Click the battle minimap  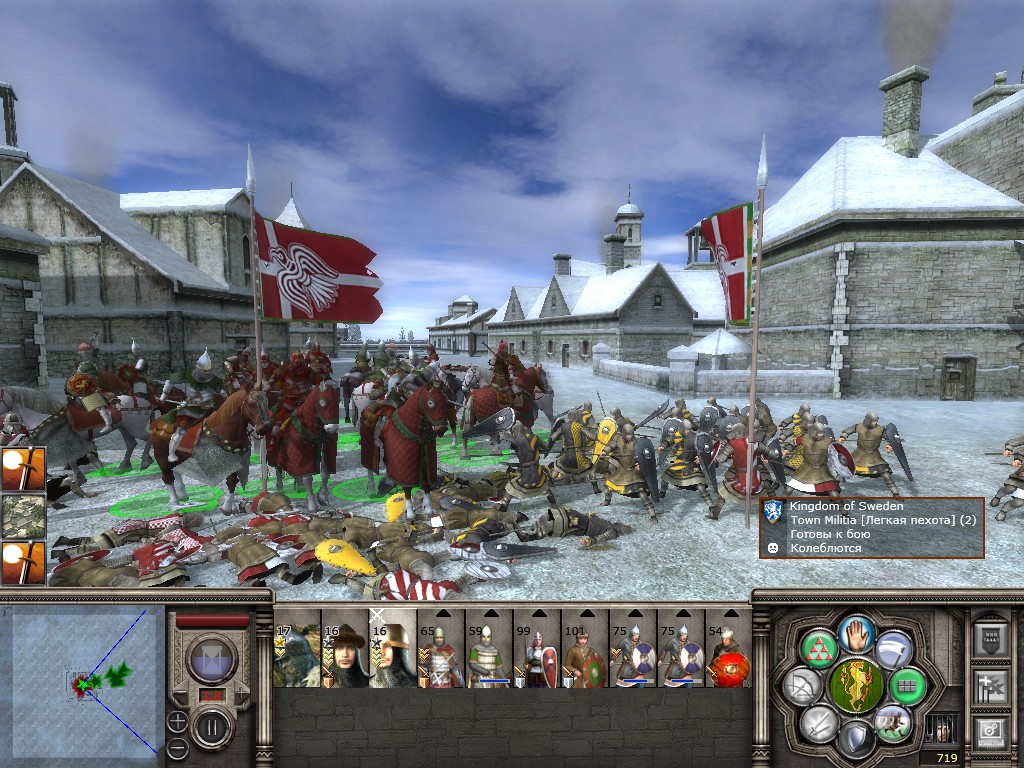click(x=84, y=682)
